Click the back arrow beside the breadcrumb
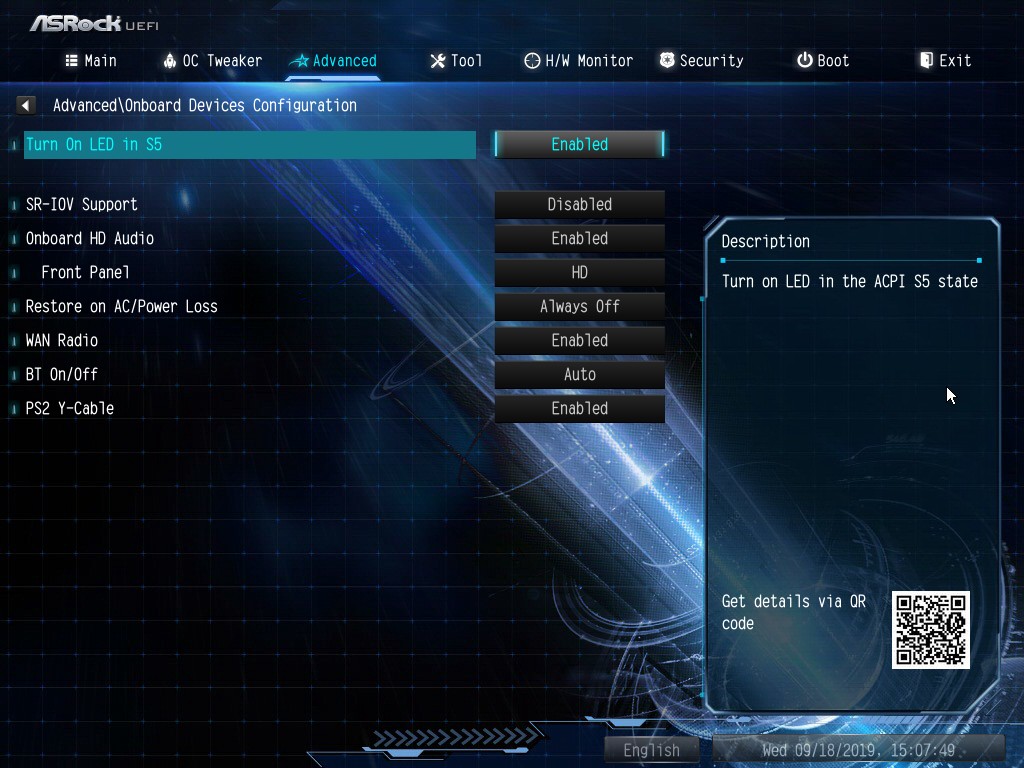This screenshot has height=768, width=1024. (27, 105)
